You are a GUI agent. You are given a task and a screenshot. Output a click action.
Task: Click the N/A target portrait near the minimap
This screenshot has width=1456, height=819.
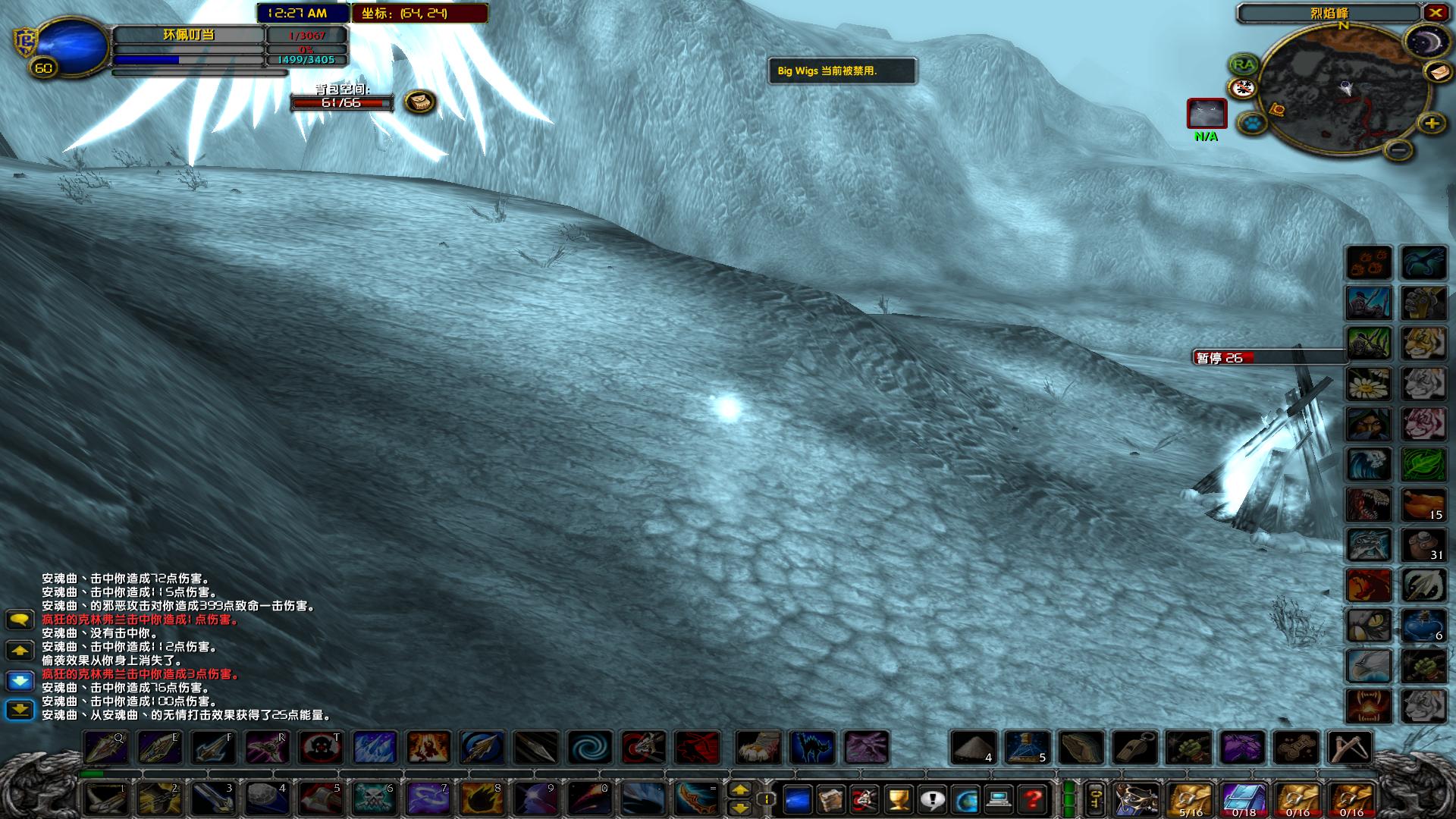pos(1206,114)
